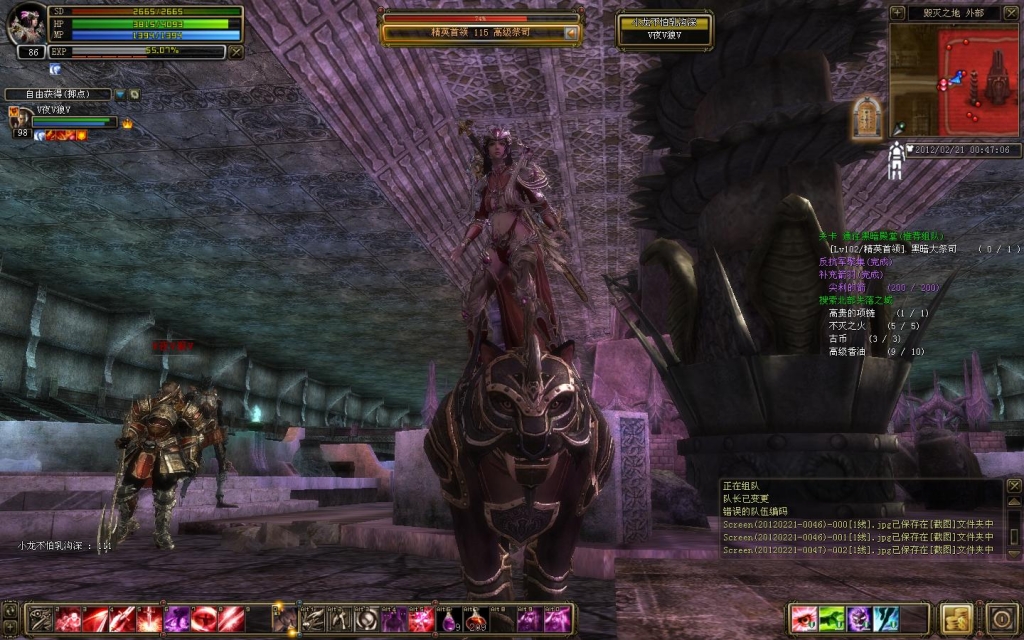1024x640 pixels.
Task: Click the chat log window
Action: coord(860,518)
